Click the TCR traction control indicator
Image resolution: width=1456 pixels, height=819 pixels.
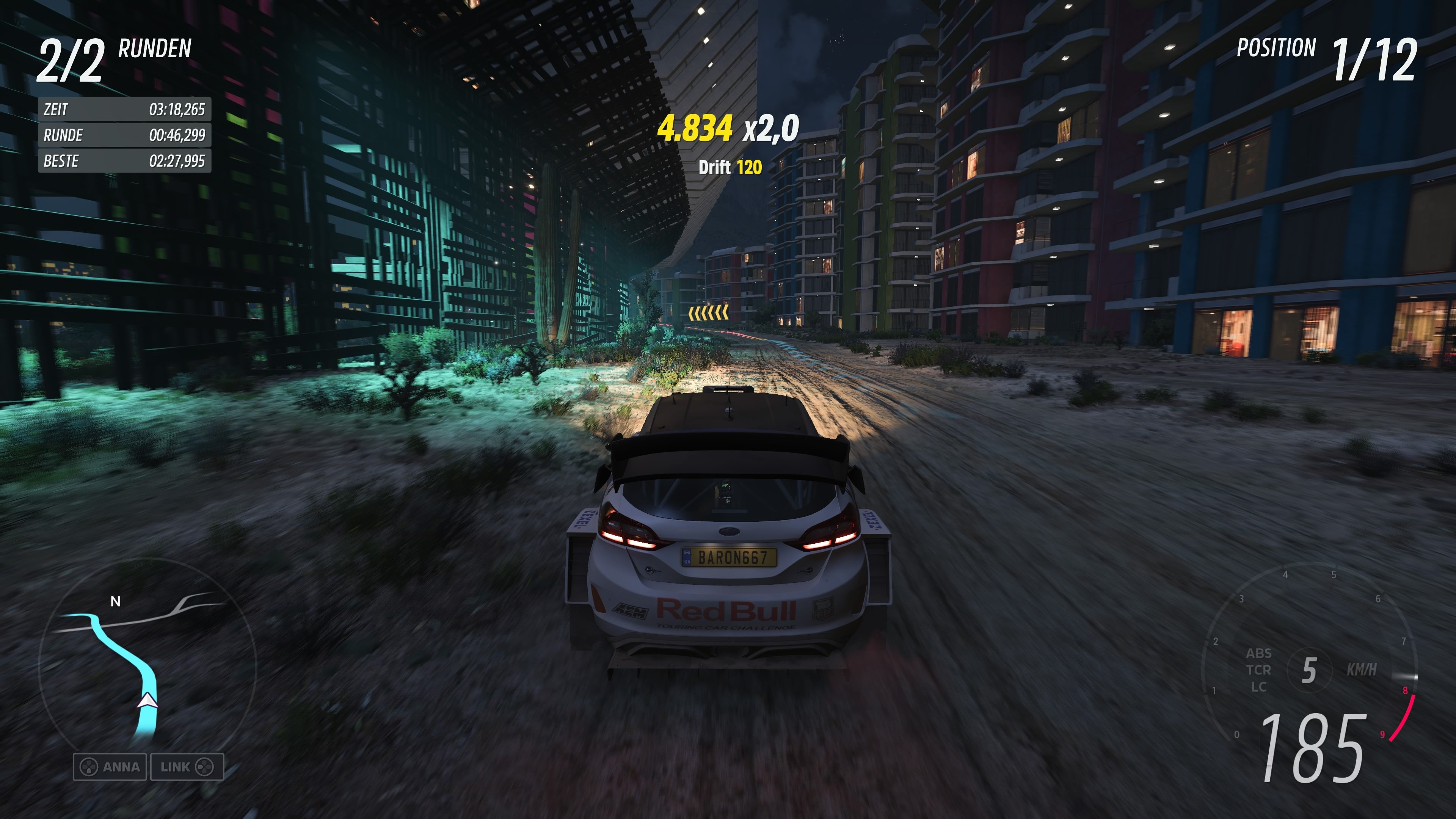pos(1260,670)
